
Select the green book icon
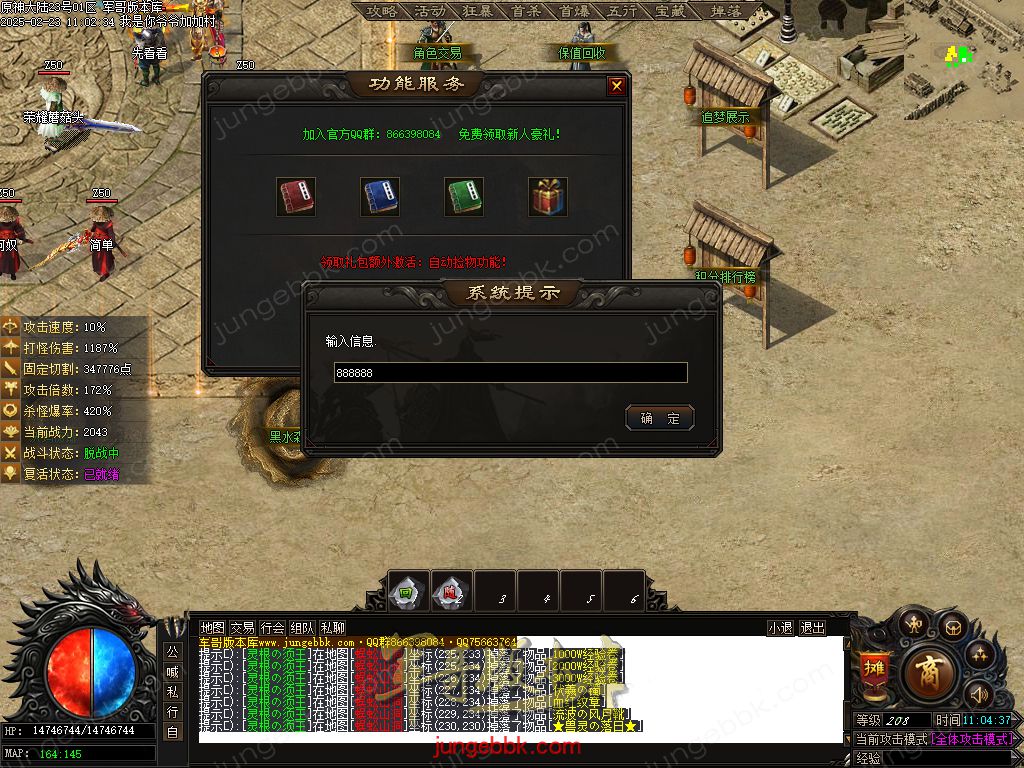(464, 197)
